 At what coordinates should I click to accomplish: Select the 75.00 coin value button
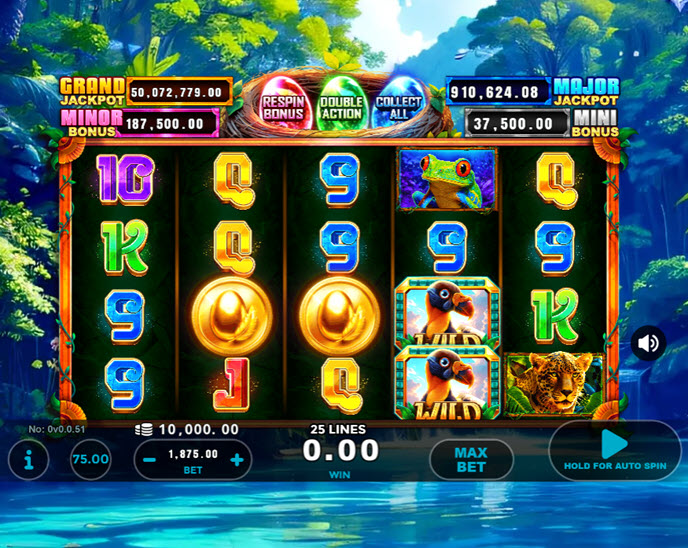[x=91, y=459]
